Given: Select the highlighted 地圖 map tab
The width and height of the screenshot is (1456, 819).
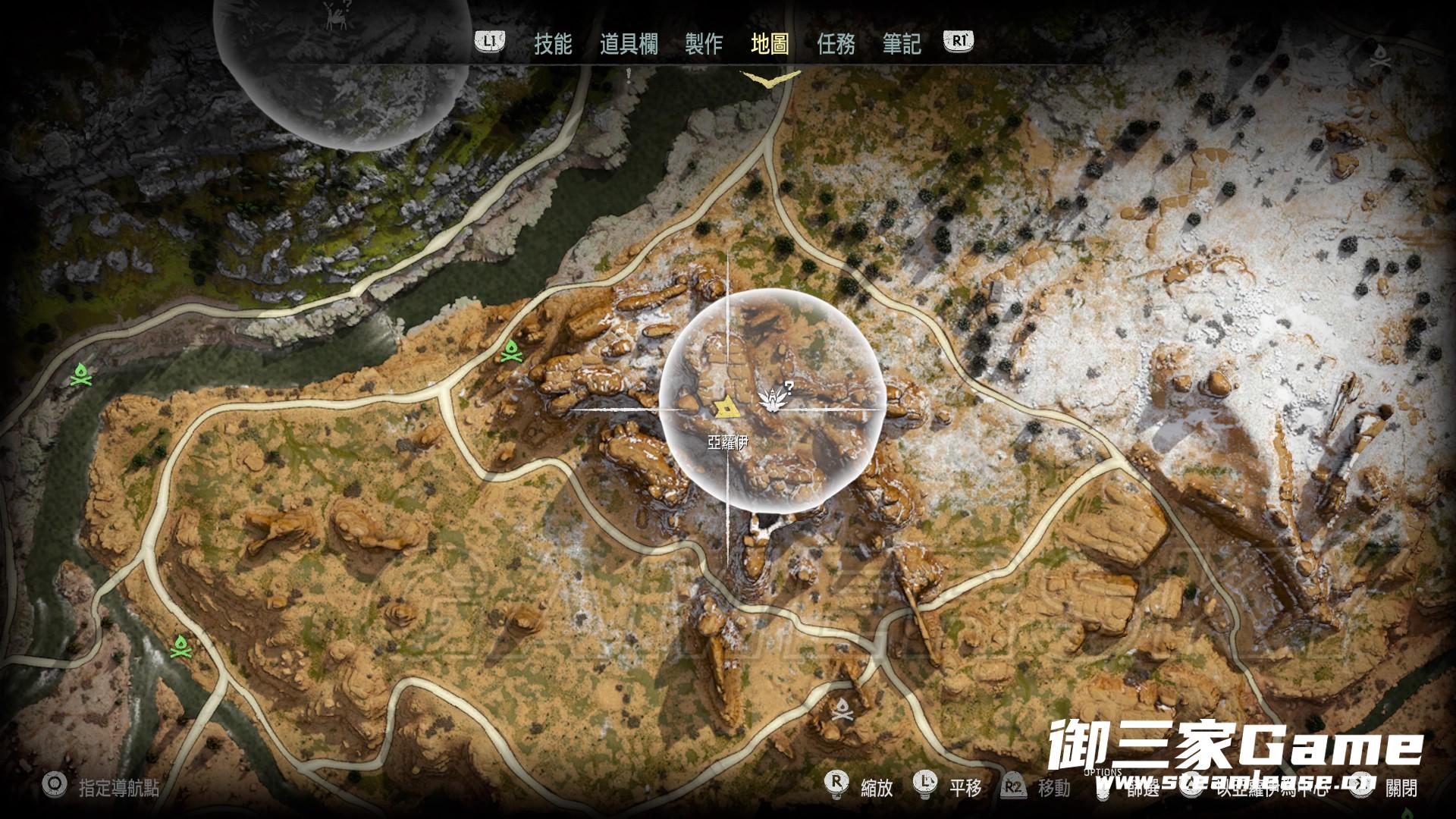Looking at the screenshot, I should coord(769,44).
